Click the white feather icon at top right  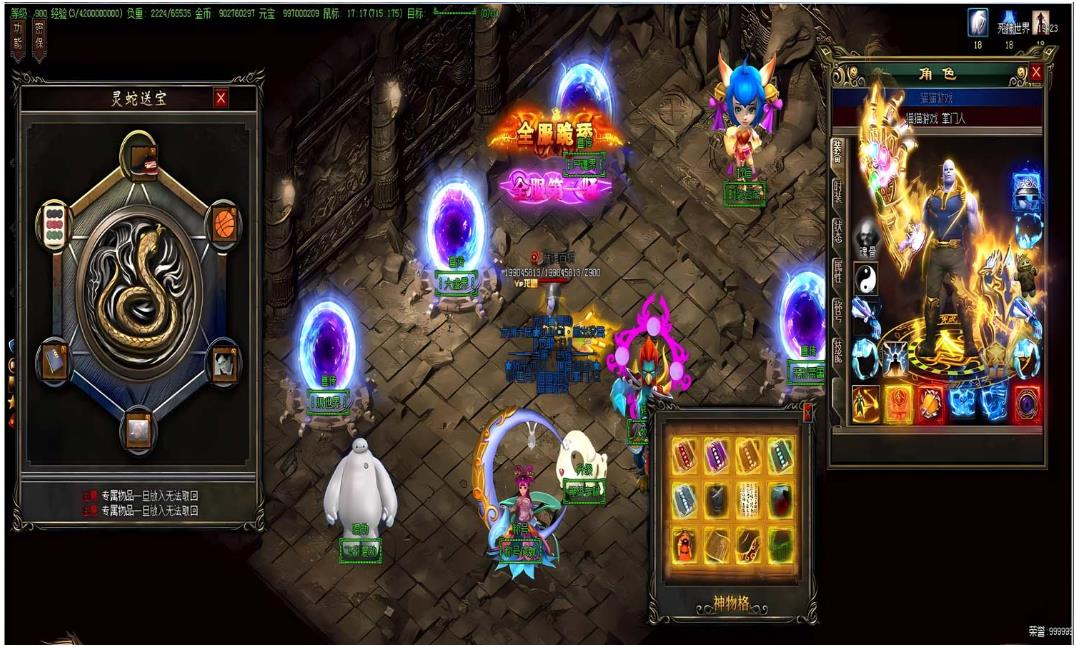(977, 22)
